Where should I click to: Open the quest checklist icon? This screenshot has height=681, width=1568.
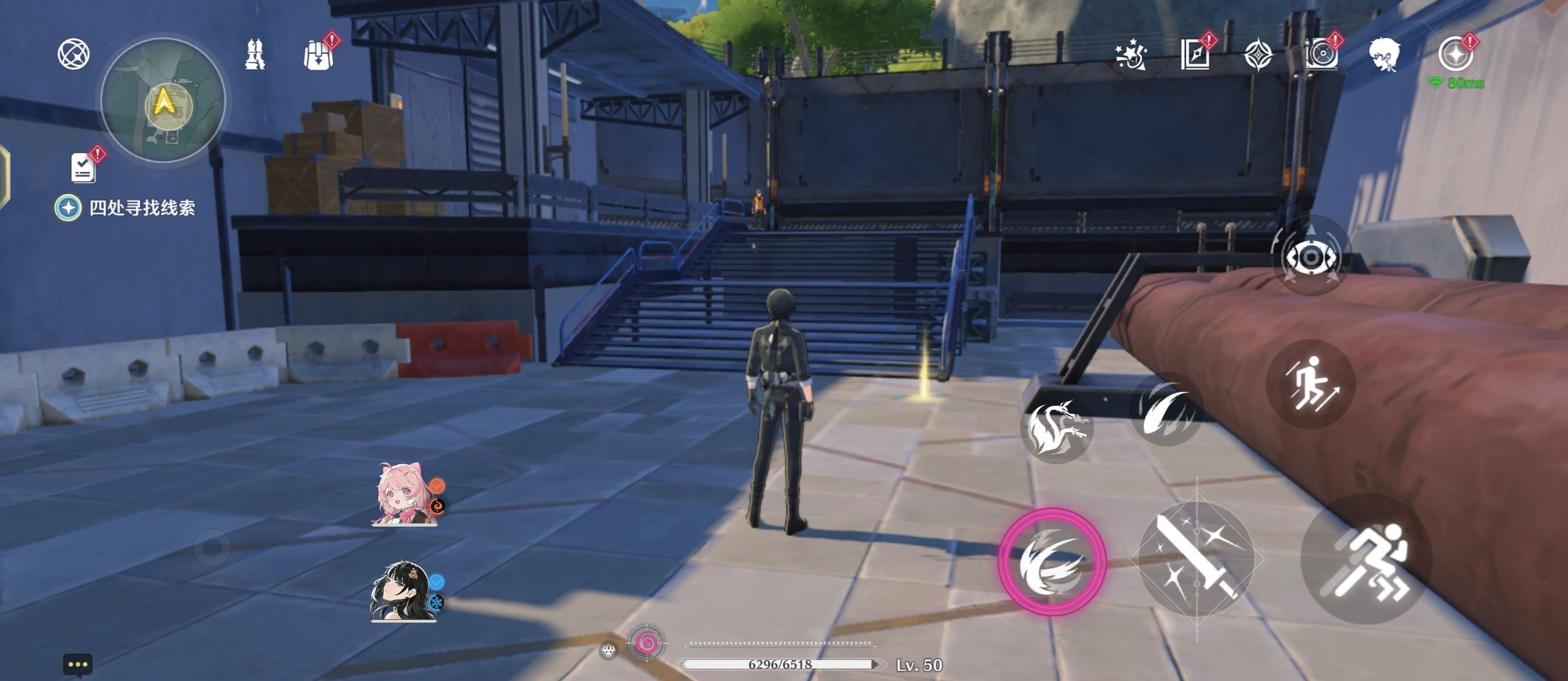pos(83,167)
